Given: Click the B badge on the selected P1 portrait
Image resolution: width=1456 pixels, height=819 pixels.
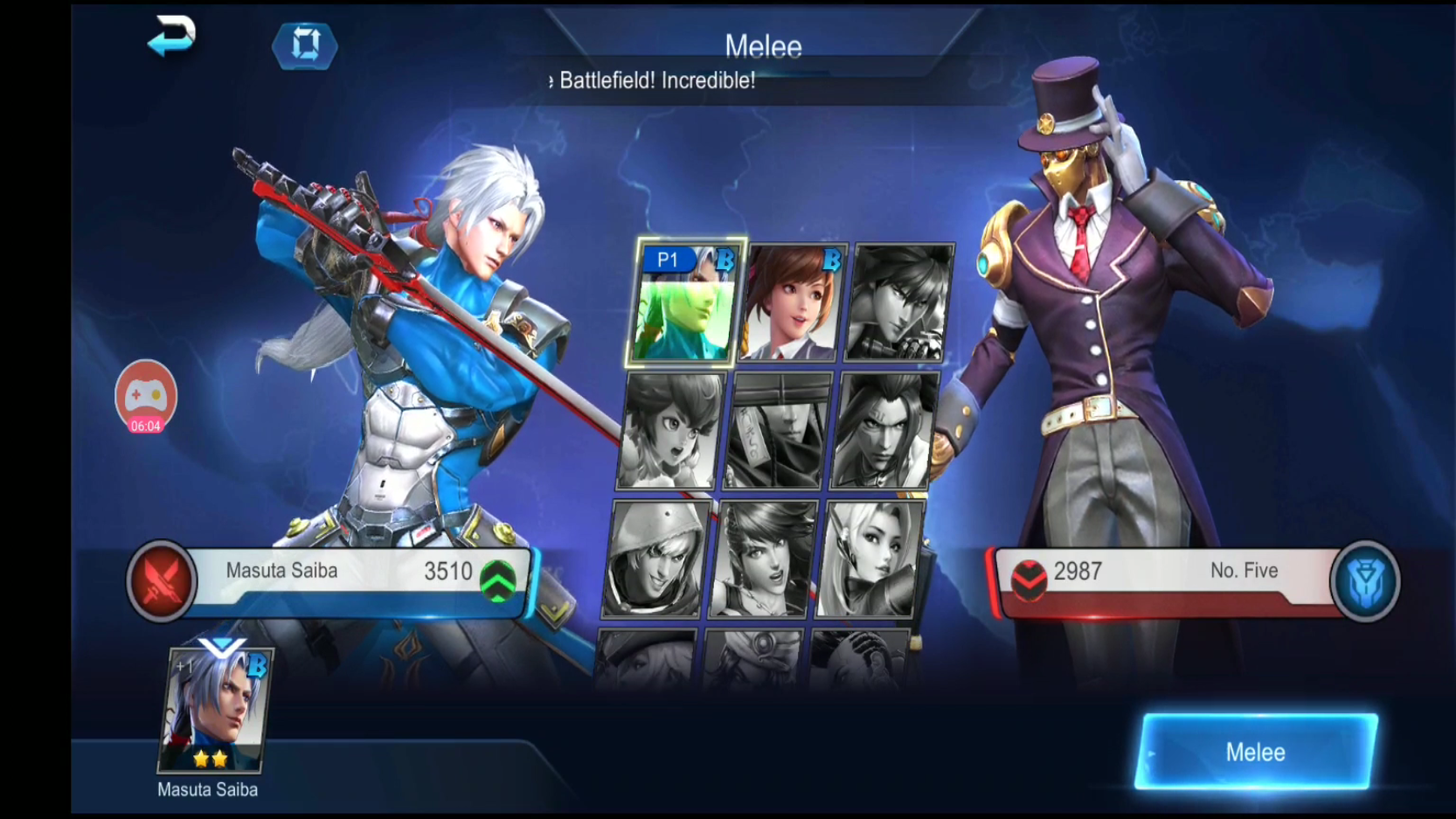Looking at the screenshot, I should click(724, 260).
